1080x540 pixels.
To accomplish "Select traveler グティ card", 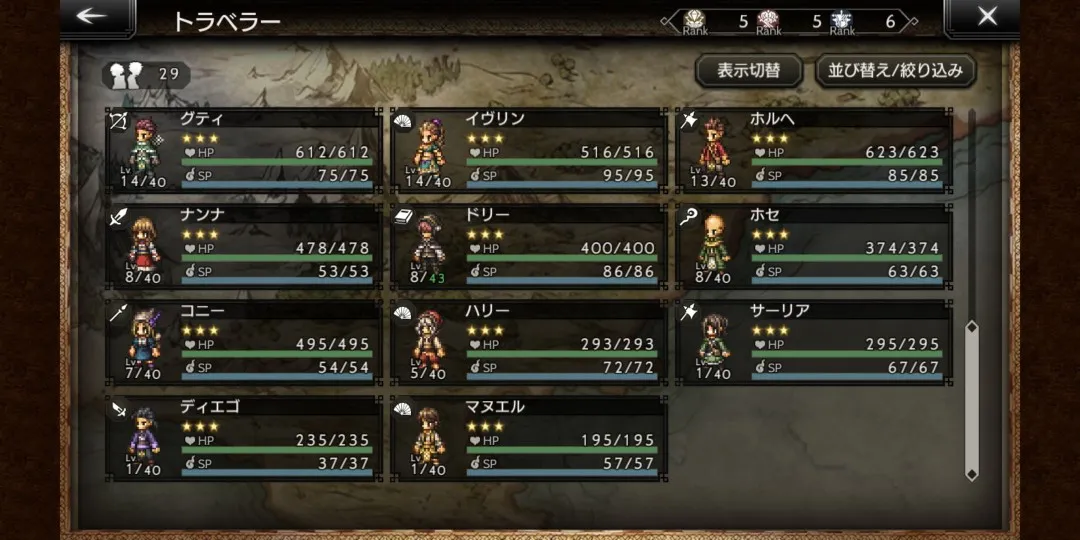I will coord(243,151).
